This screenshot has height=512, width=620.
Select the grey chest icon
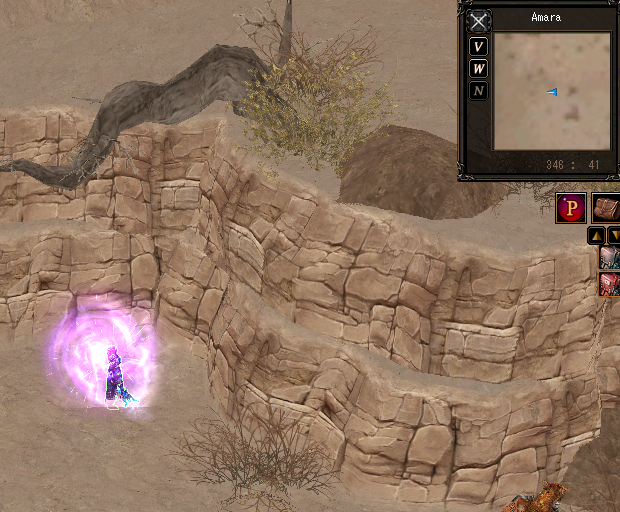(610, 258)
